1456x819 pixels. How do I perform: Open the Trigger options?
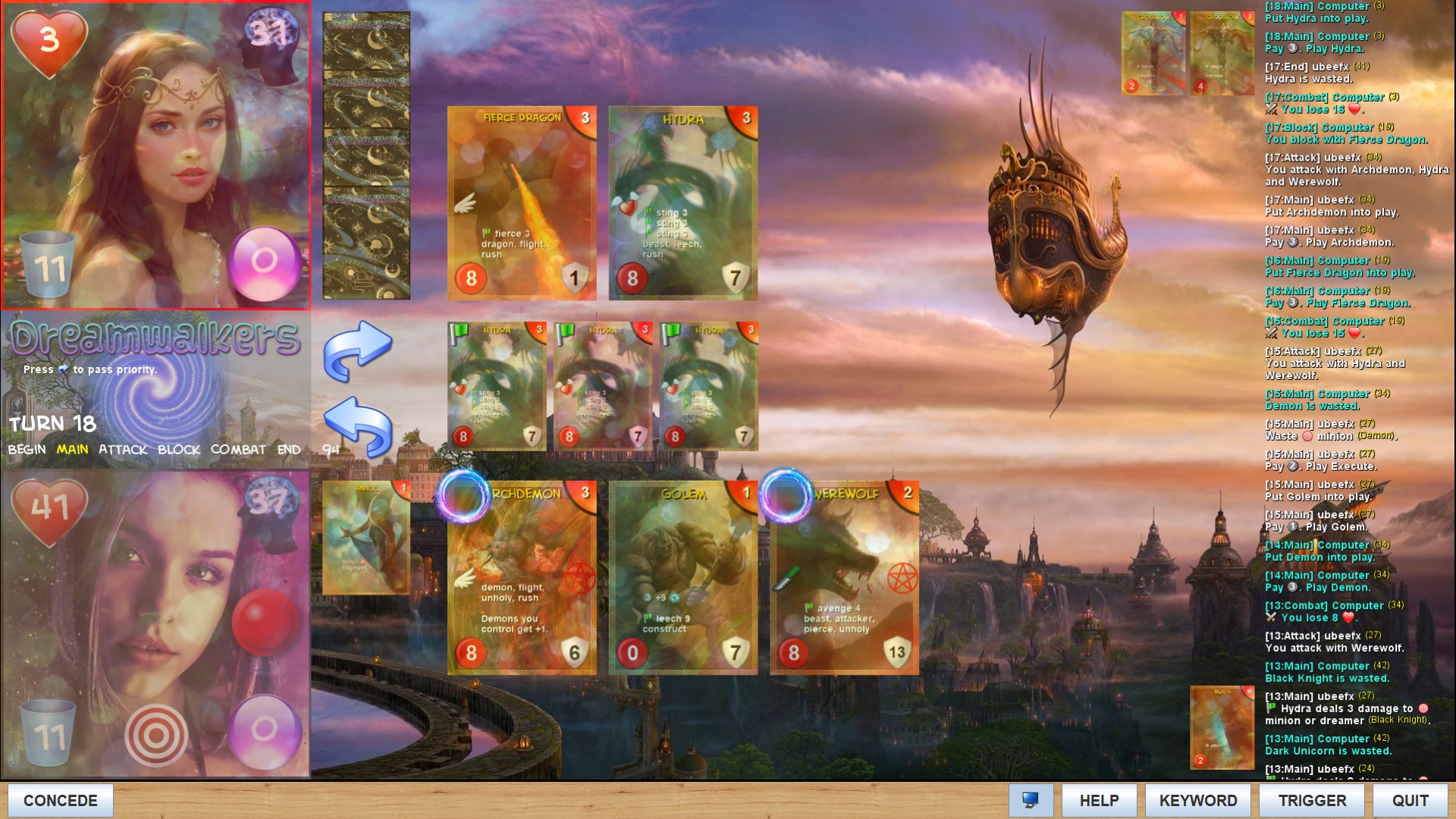point(1312,800)
